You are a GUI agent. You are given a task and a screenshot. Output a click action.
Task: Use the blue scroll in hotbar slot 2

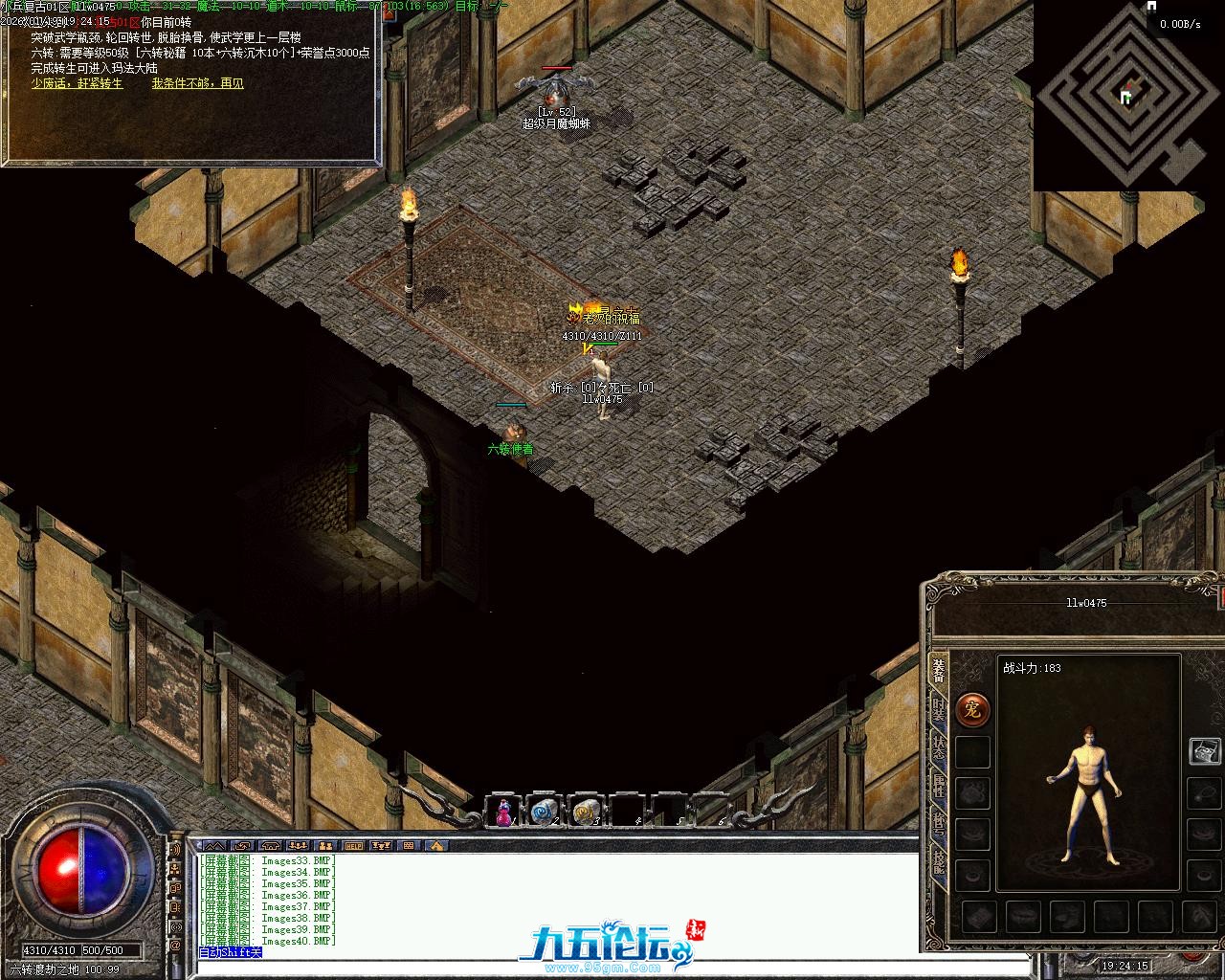[x=544, y=813]
